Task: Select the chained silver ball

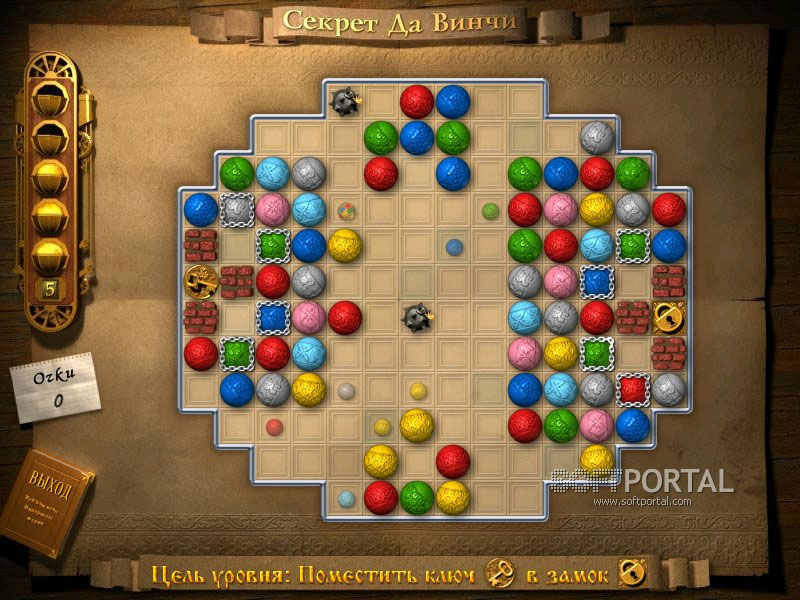Action: [236, 209]
